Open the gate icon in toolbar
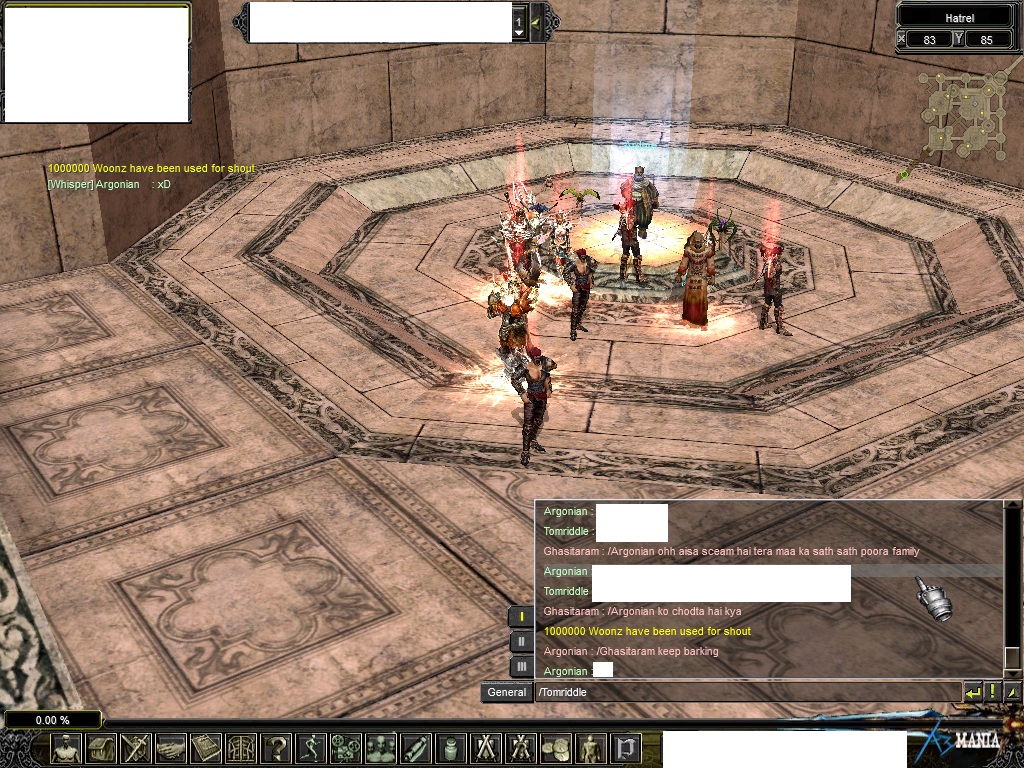 pos(241,748)
